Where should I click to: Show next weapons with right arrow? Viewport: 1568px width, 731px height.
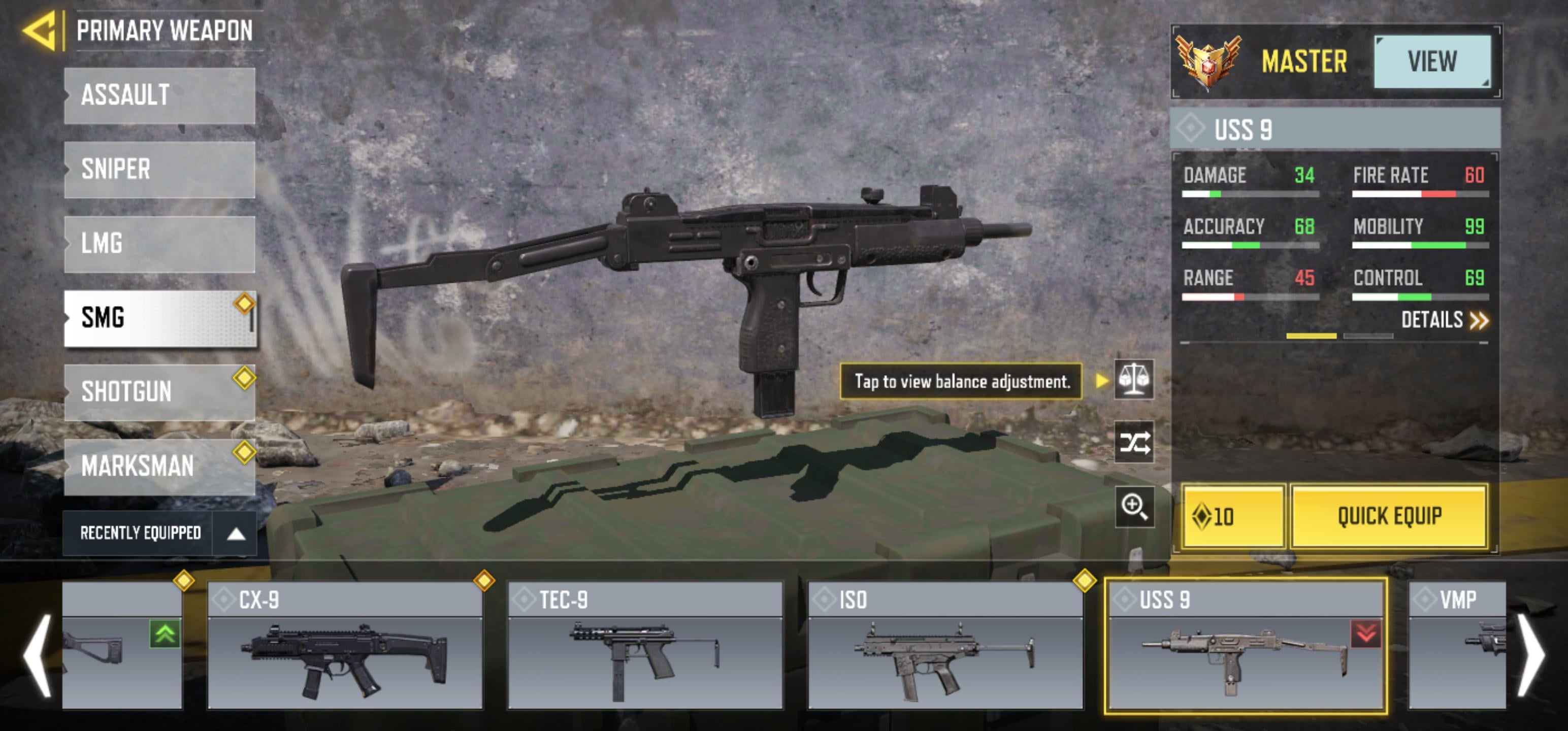1531,655
